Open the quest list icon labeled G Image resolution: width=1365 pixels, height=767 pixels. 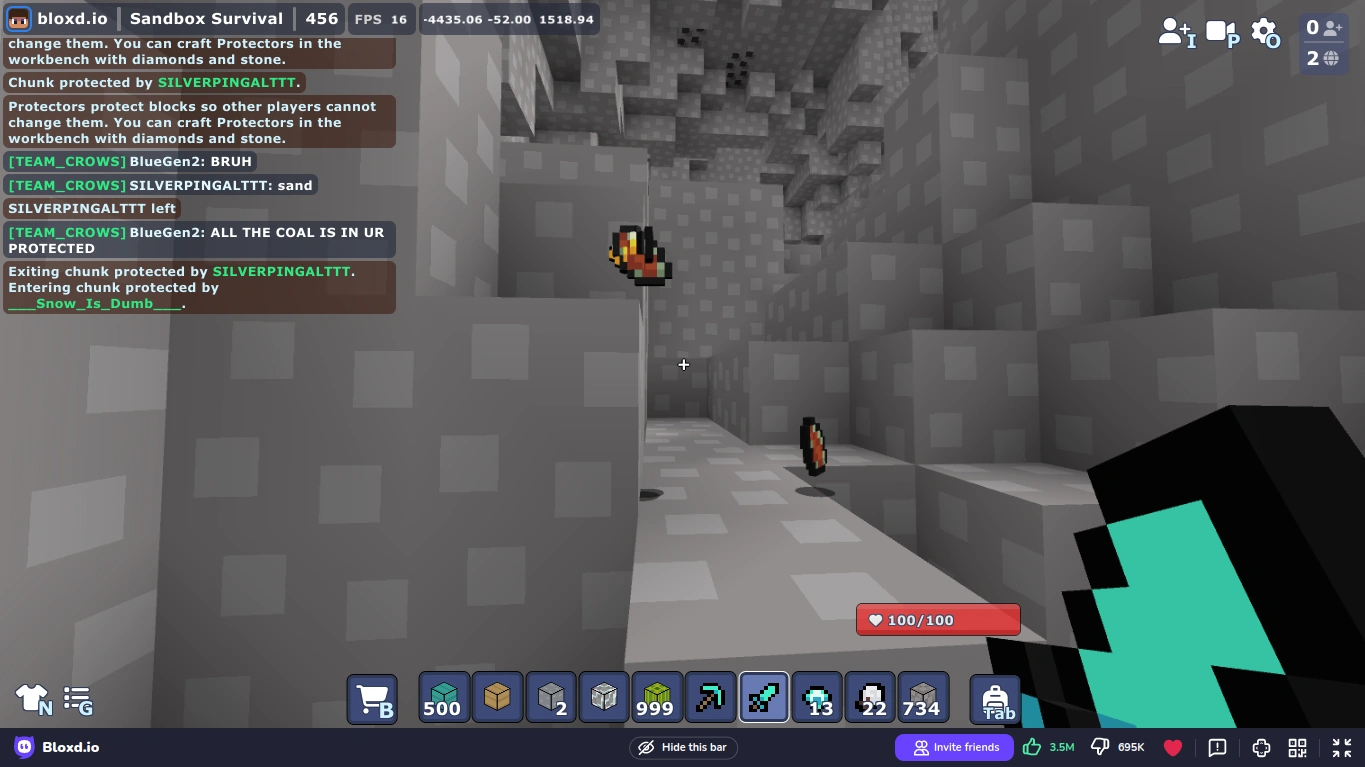77,698
